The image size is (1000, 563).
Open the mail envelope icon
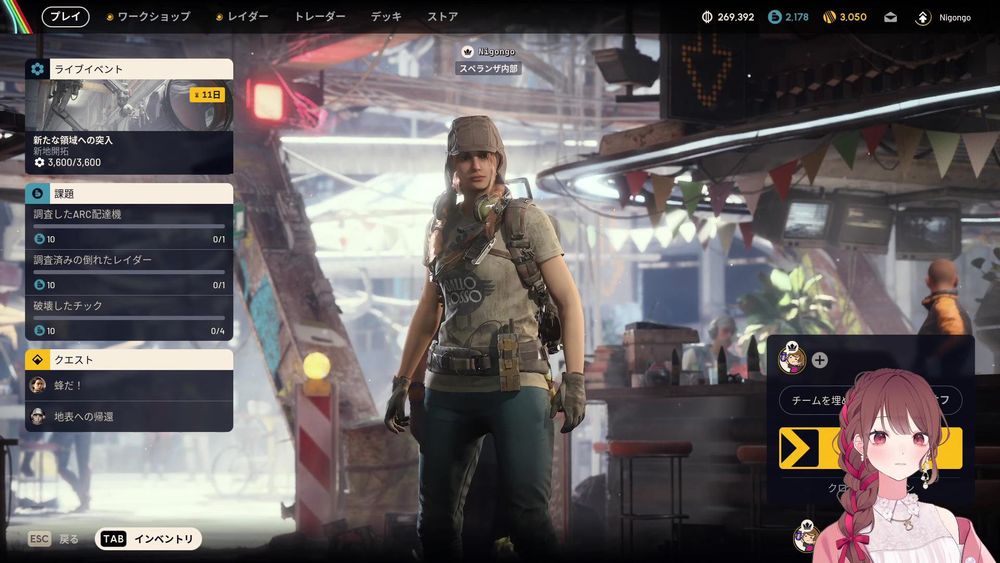click(x=891, y=17)
